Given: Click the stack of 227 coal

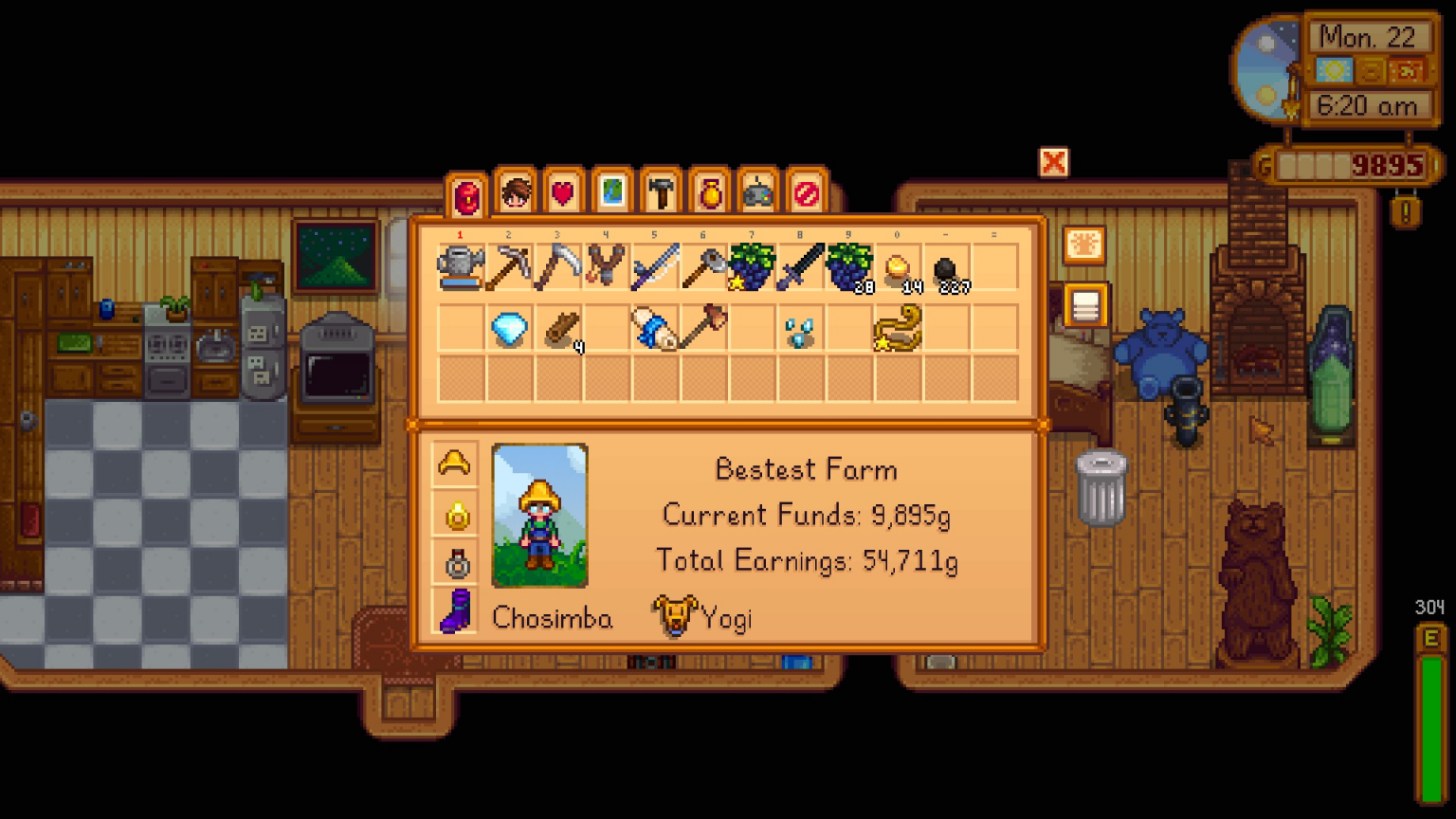Looking at the screenshot, I should click(x=944, y=267).
